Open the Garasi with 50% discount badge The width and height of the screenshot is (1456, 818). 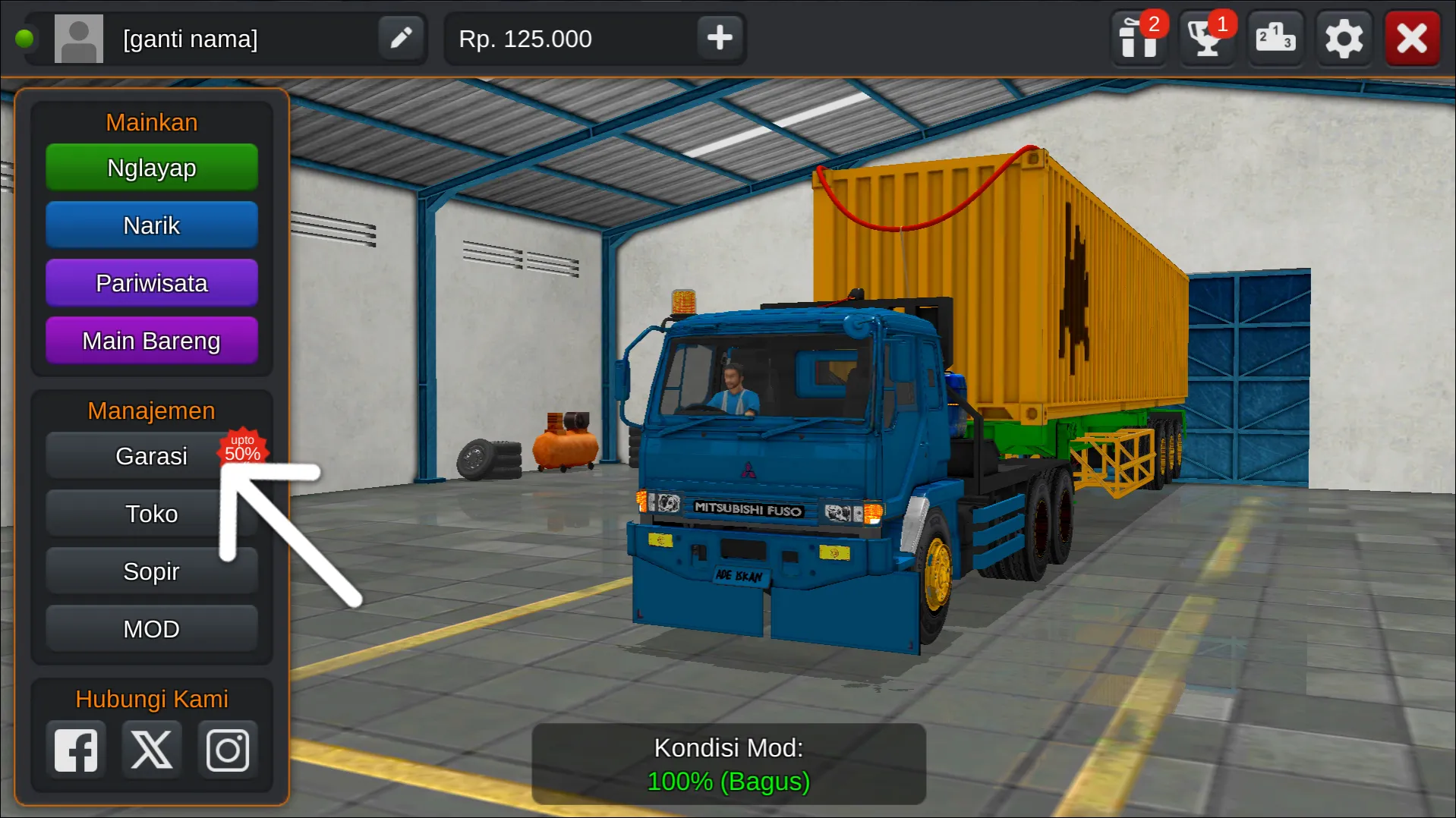coord(151,455)
